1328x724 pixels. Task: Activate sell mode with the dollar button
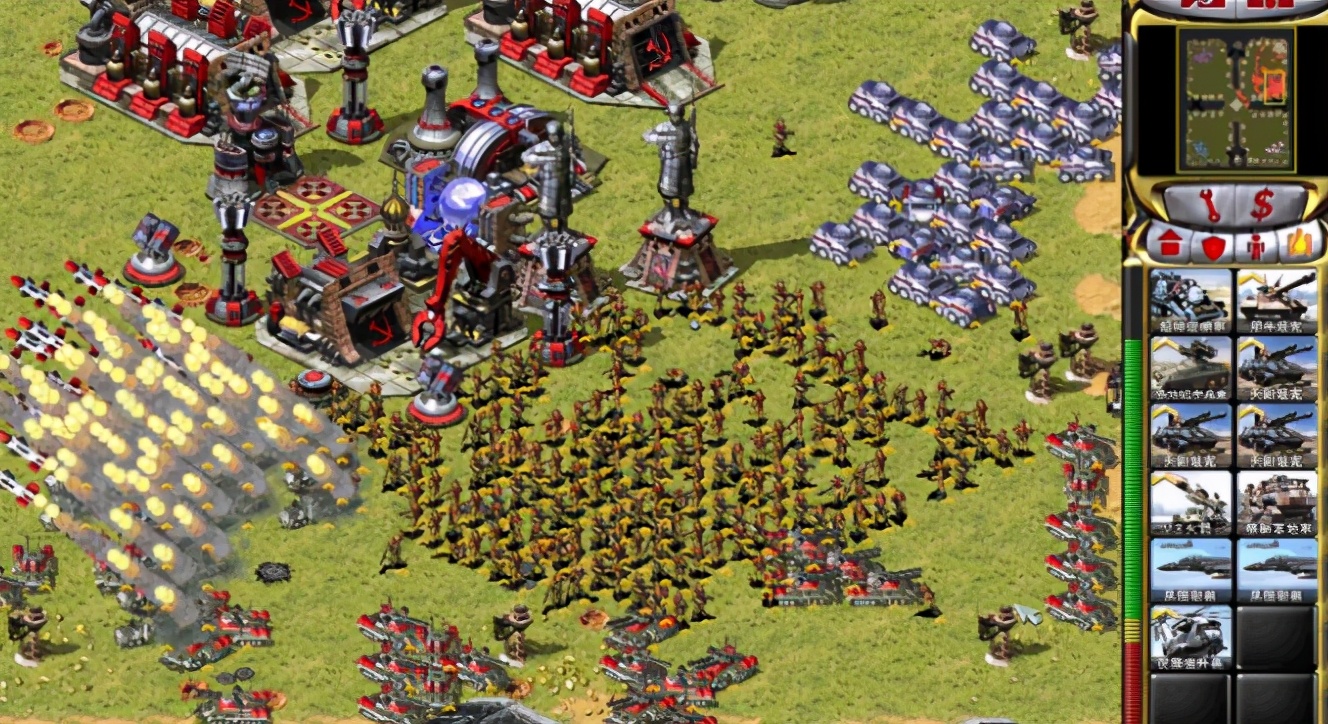1262,205
